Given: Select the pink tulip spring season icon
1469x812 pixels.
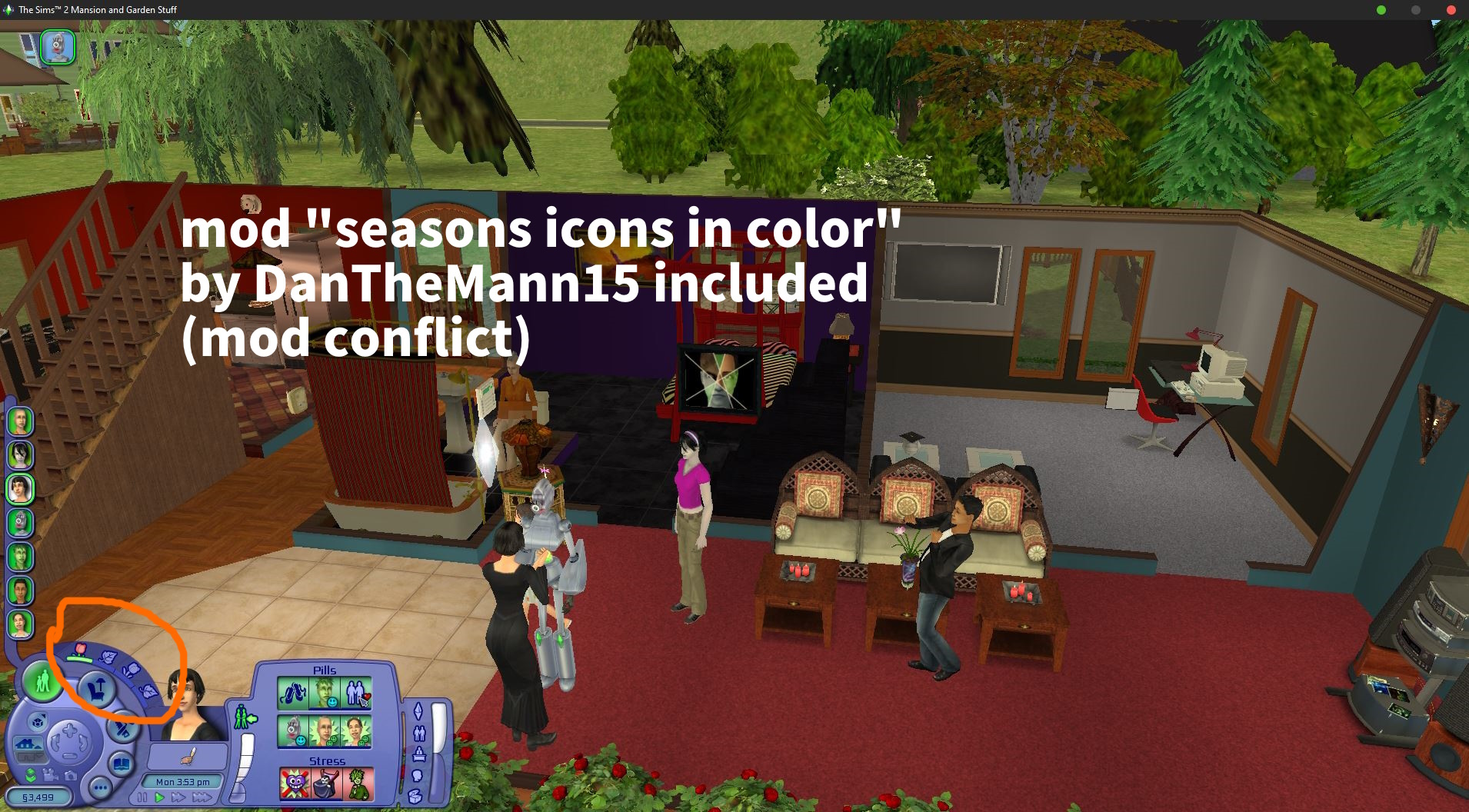Looking at the screenshot, I should click(80, 651).
